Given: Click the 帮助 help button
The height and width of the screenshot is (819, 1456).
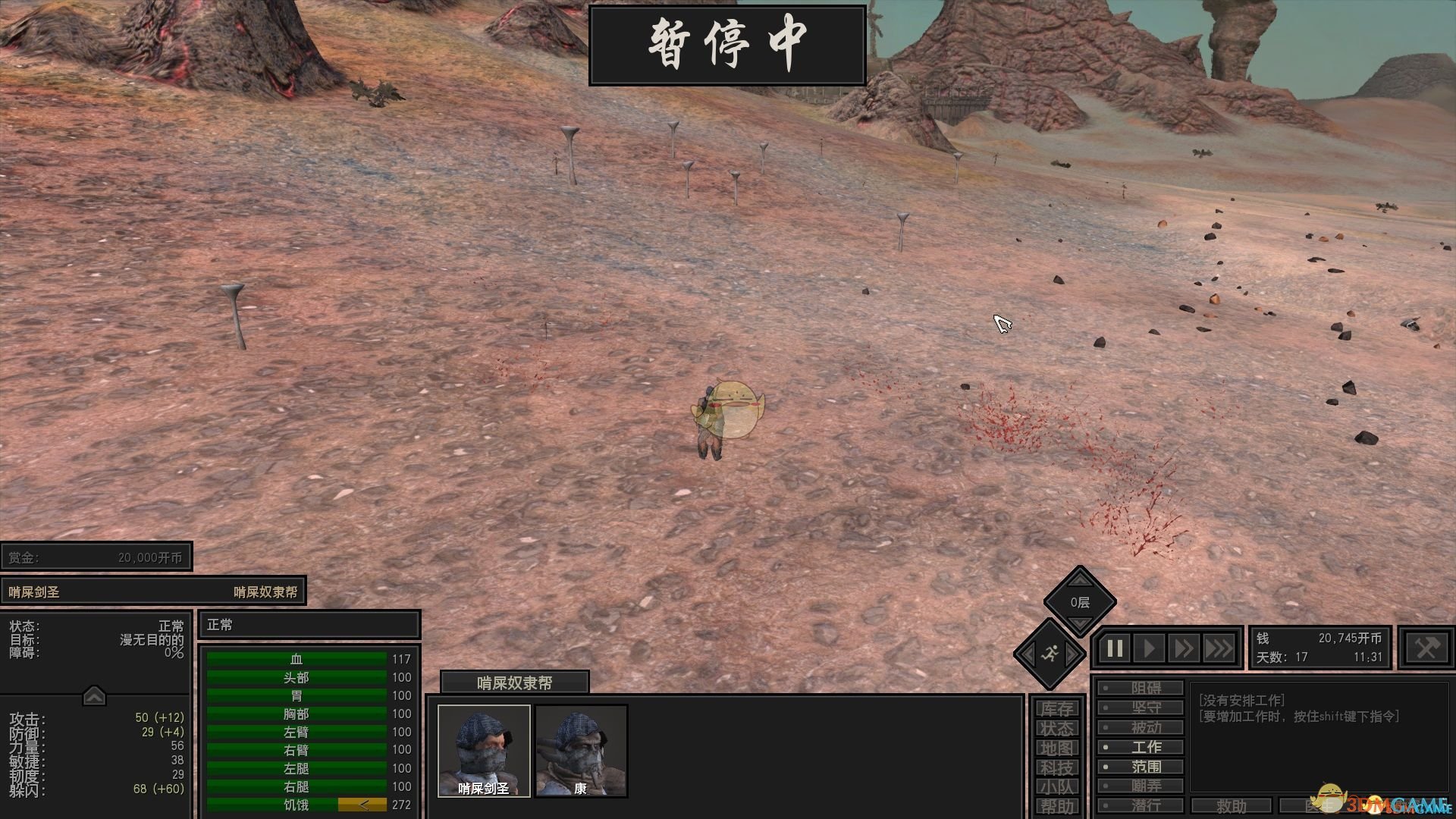Looking at the screenshot, I should (x=1056, y=805).
